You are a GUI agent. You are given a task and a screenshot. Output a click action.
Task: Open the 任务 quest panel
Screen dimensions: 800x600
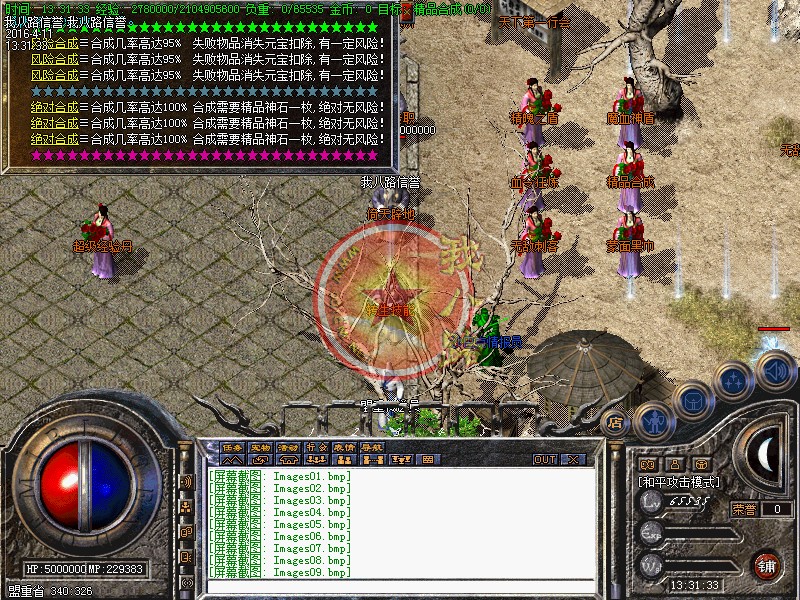(x=232, y=447)
